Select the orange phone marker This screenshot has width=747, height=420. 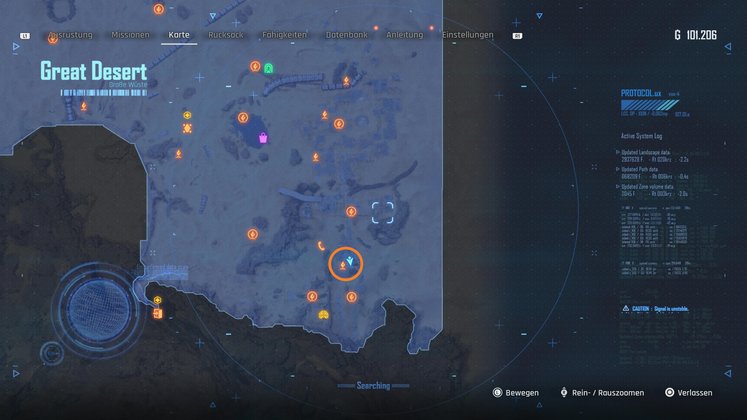click(320, 245)
